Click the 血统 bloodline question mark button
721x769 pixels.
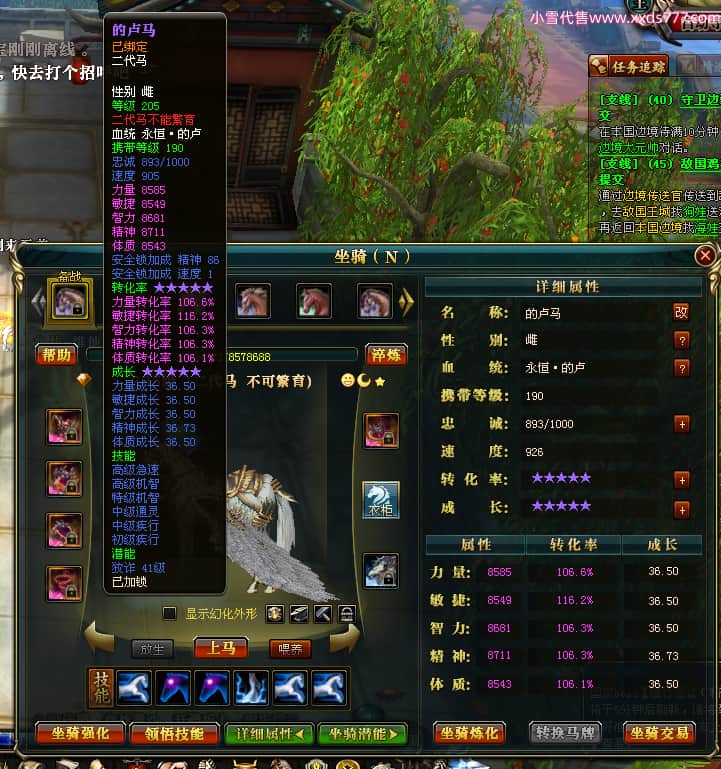tap(682, 368)
